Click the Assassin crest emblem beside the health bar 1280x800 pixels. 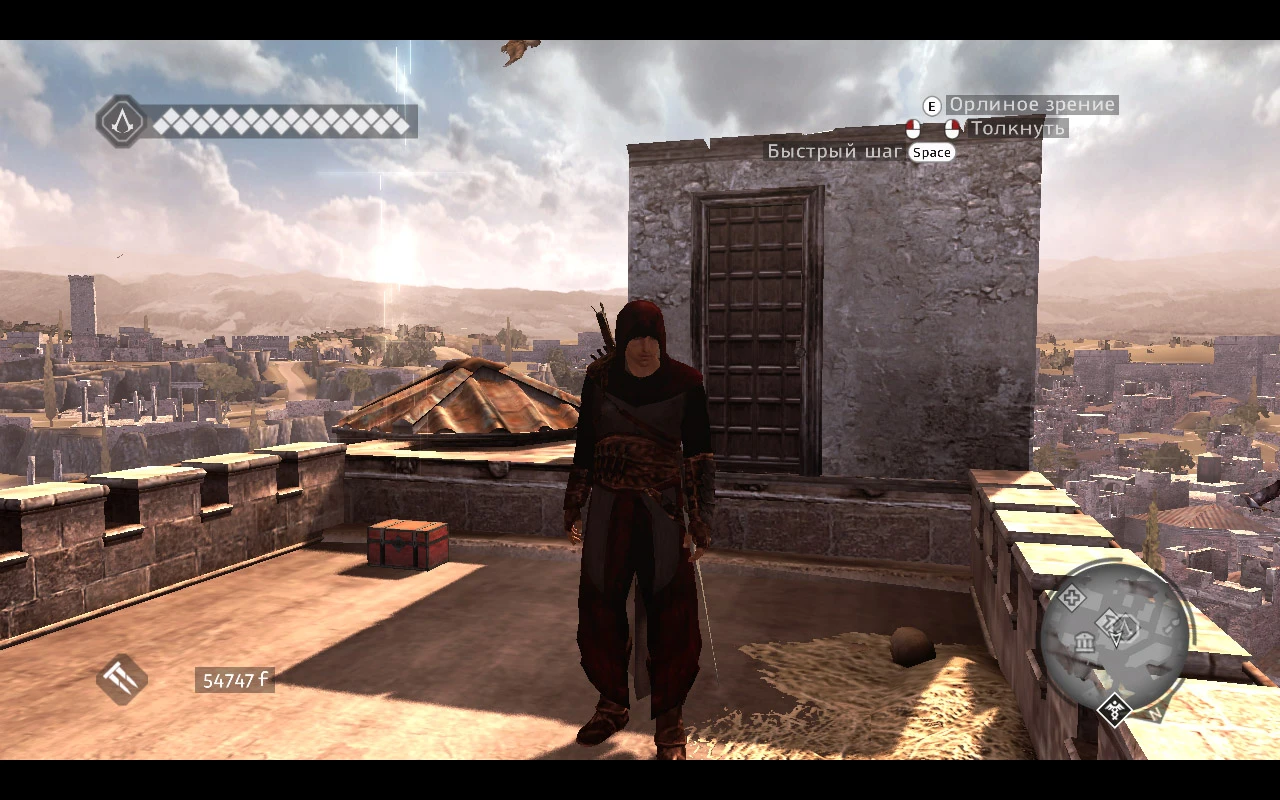pyautogui.click(x=121, y=124)
